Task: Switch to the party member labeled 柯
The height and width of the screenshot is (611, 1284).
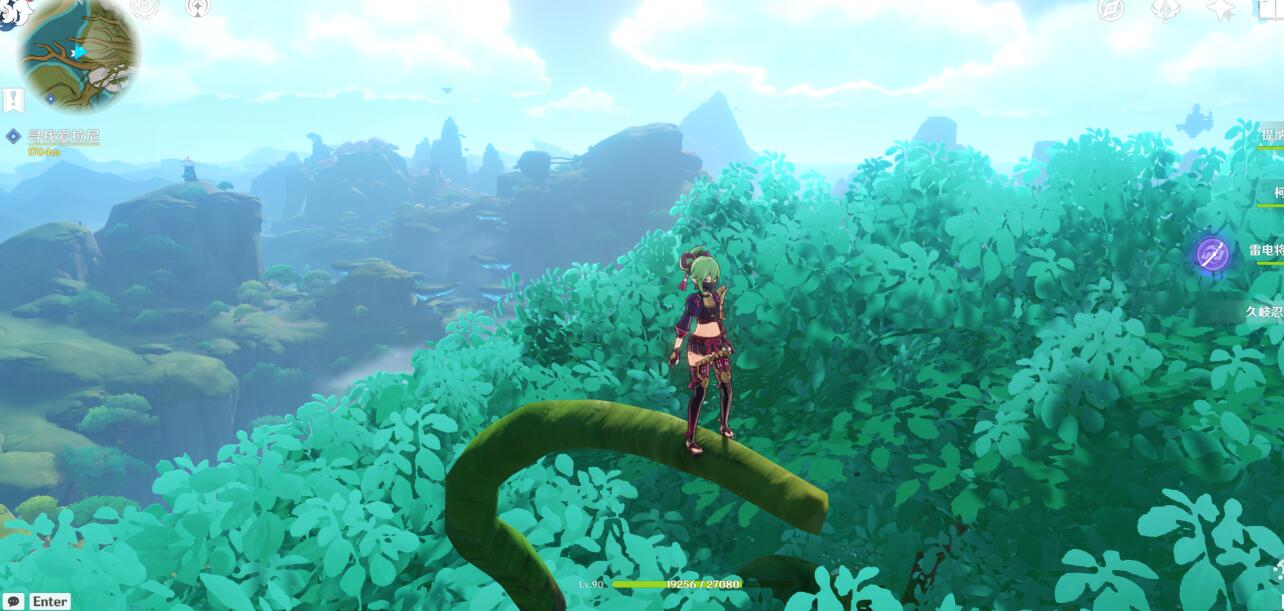Action: coord(1276,192)
